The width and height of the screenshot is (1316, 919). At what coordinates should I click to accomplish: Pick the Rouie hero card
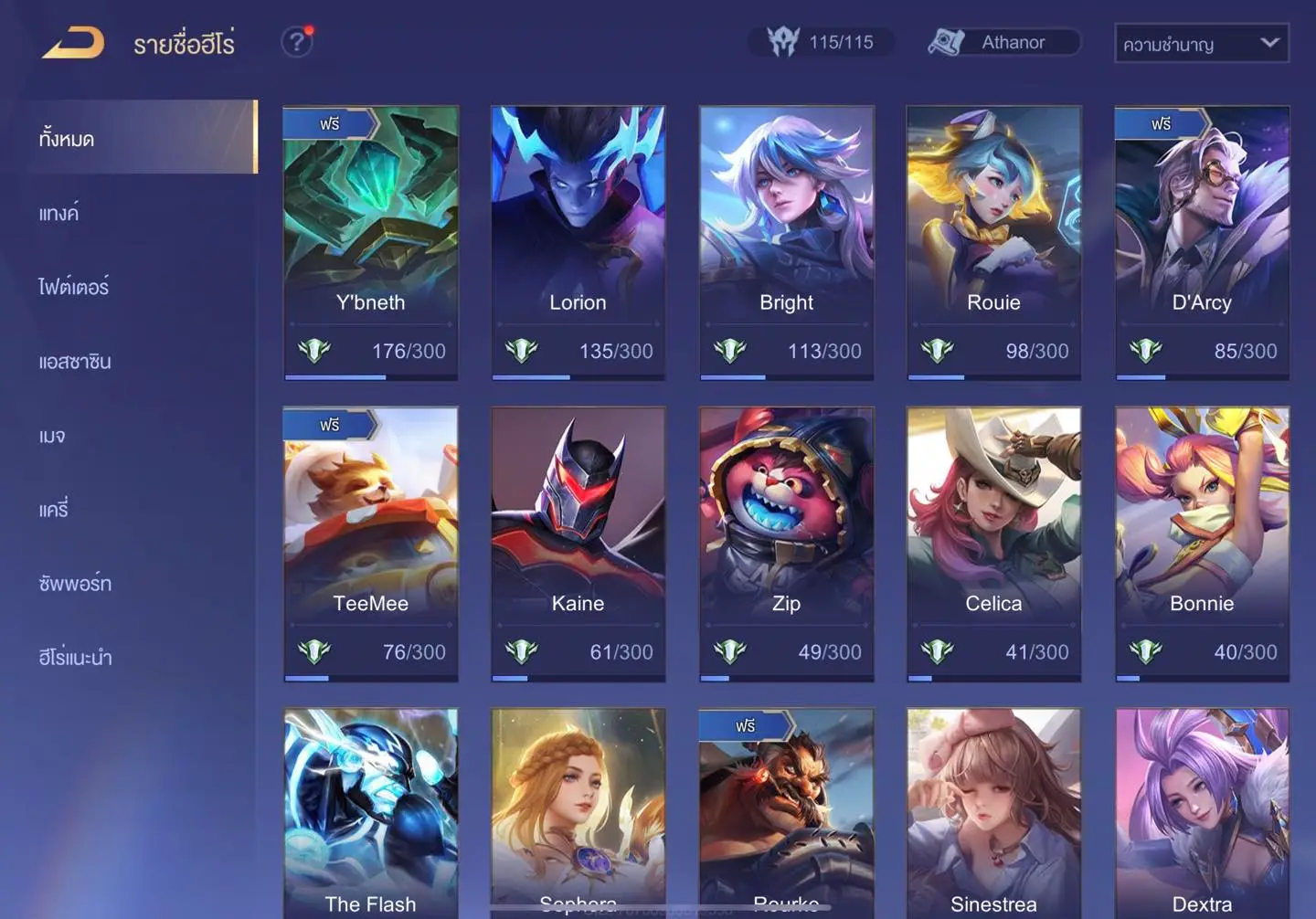pos(993,242)
